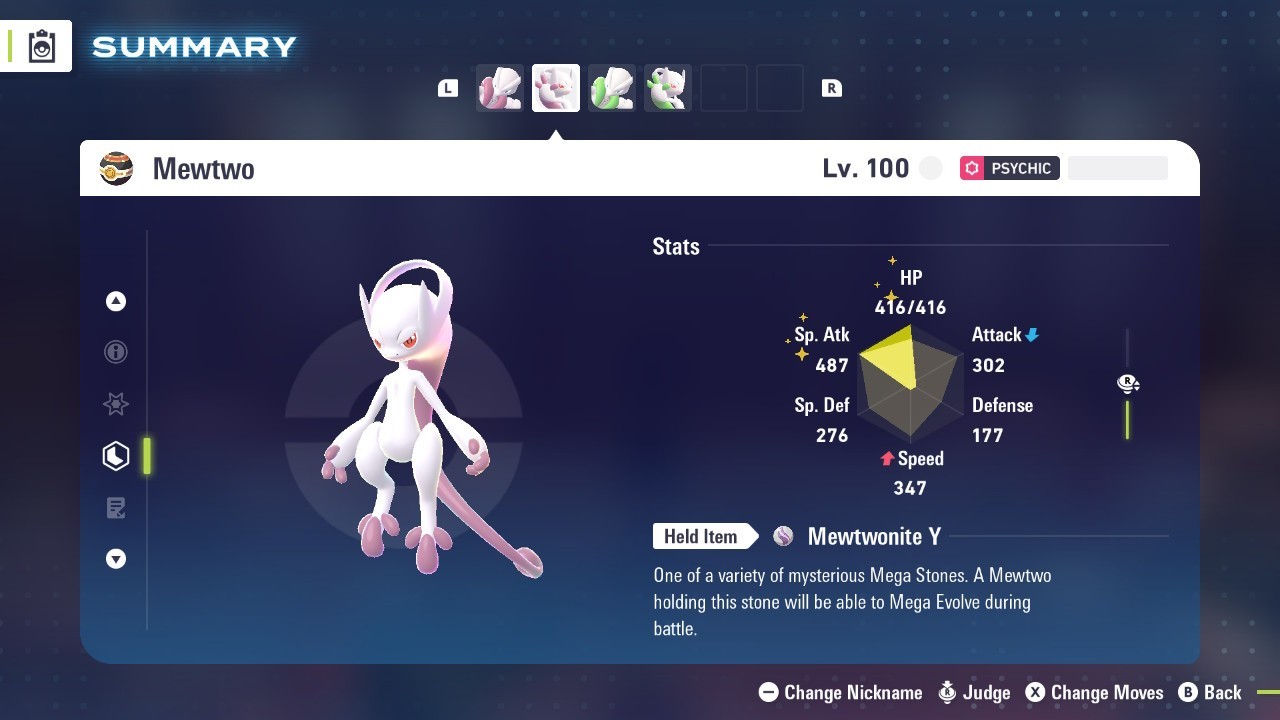Switch to the info (i) summary tab

click(116, 352)
